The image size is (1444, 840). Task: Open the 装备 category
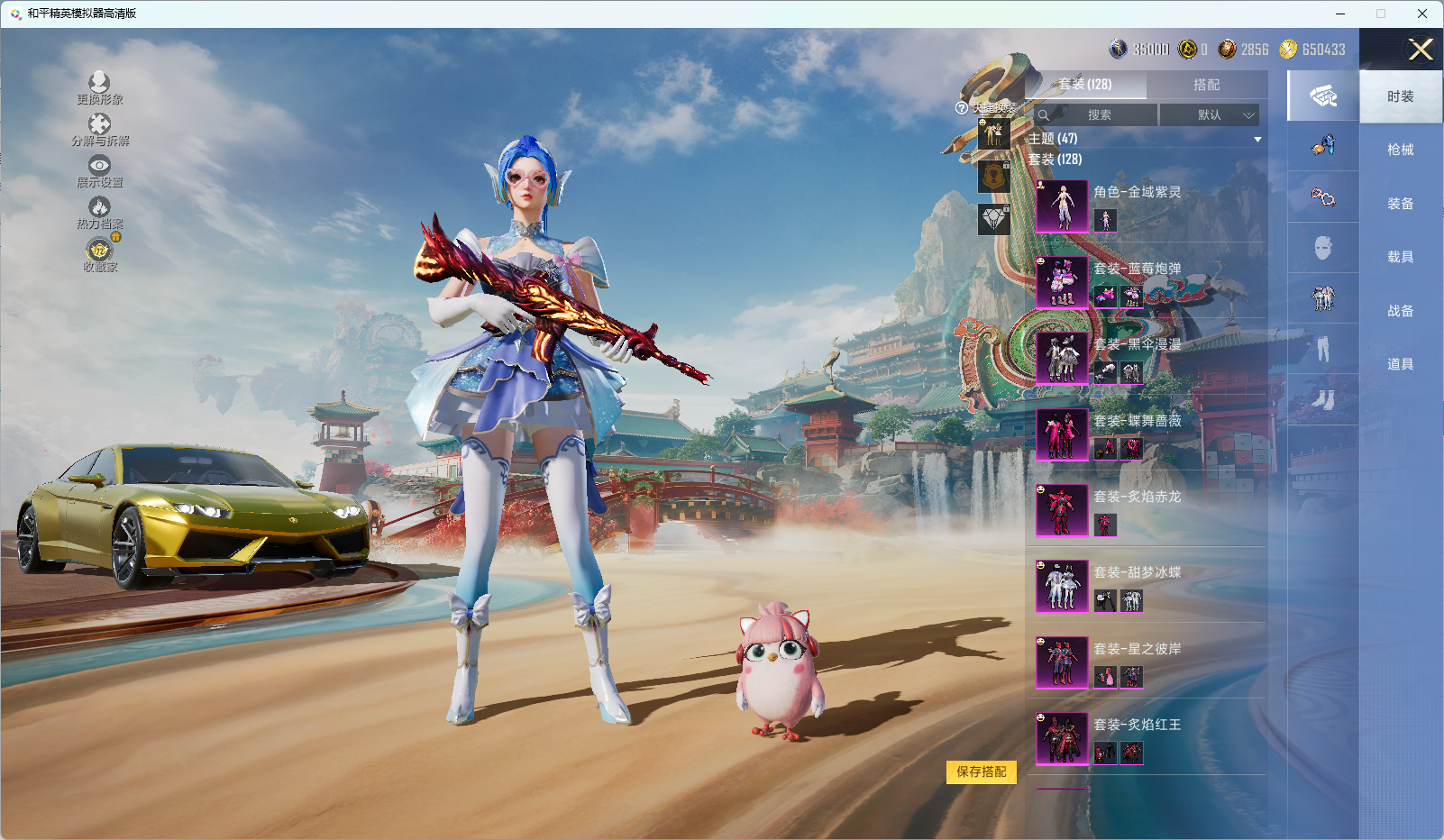click(x=1400, y=204)
